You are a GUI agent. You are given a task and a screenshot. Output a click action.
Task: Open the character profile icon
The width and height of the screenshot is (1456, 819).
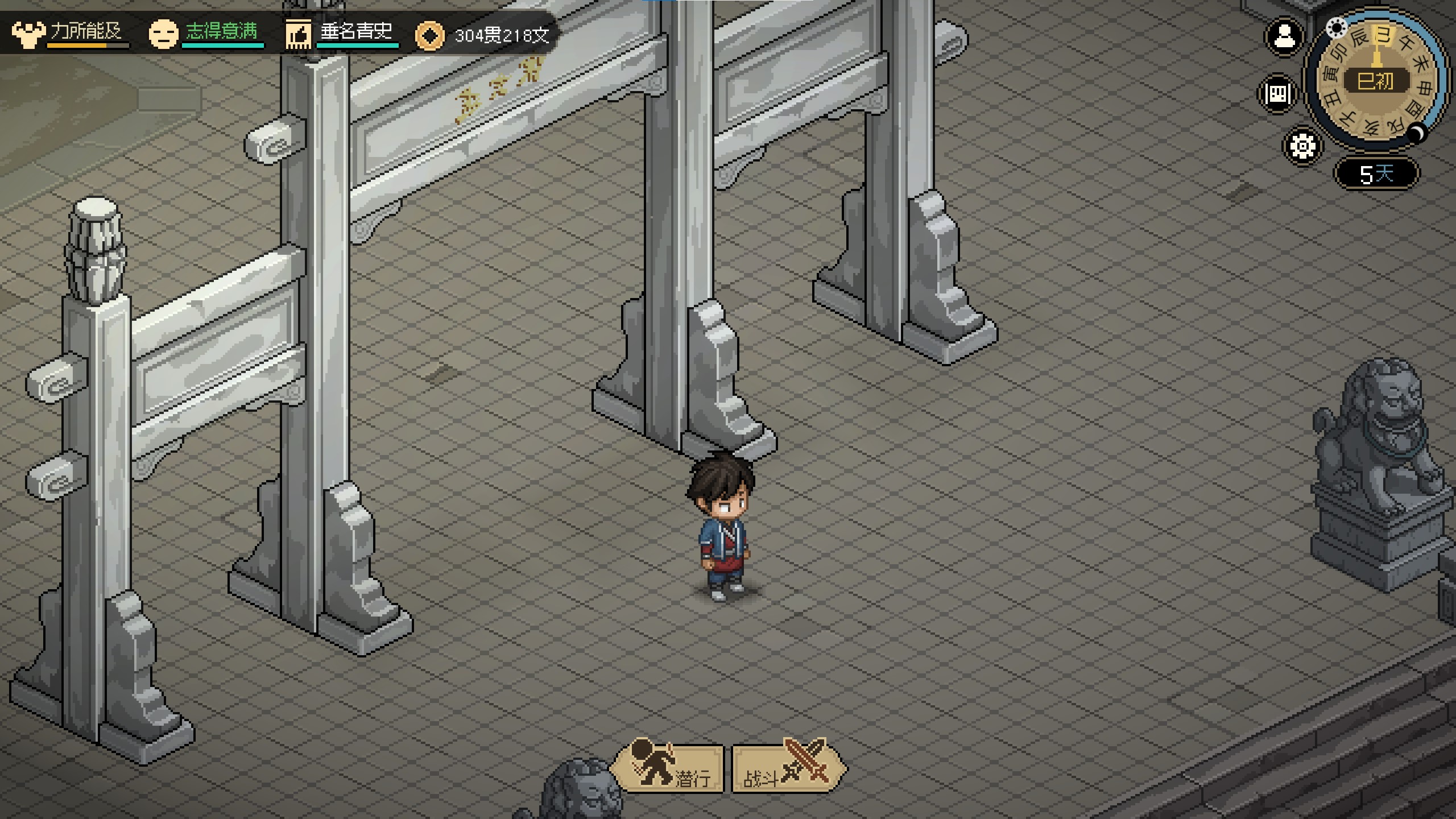click(1284, 38)
